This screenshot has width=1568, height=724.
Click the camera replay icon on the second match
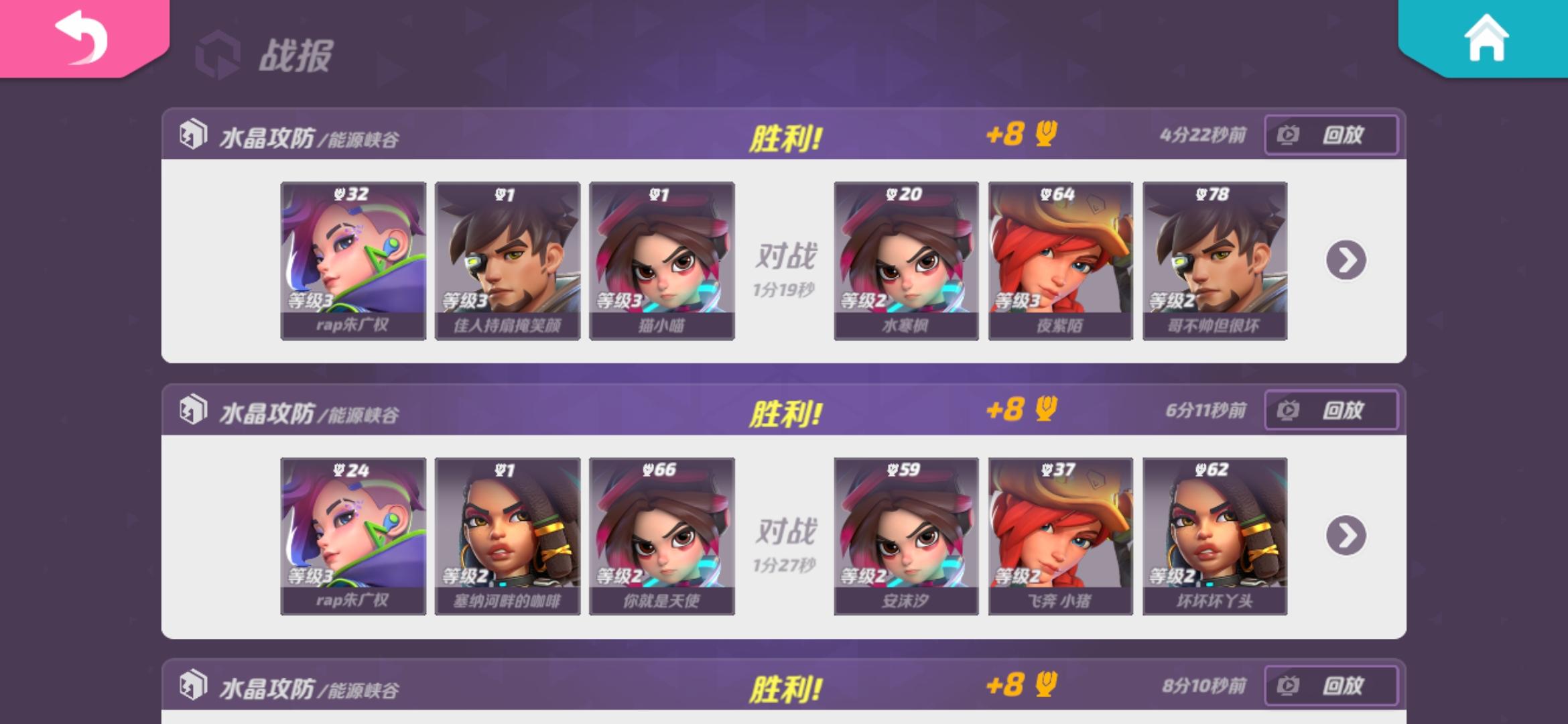[1287, 410]
